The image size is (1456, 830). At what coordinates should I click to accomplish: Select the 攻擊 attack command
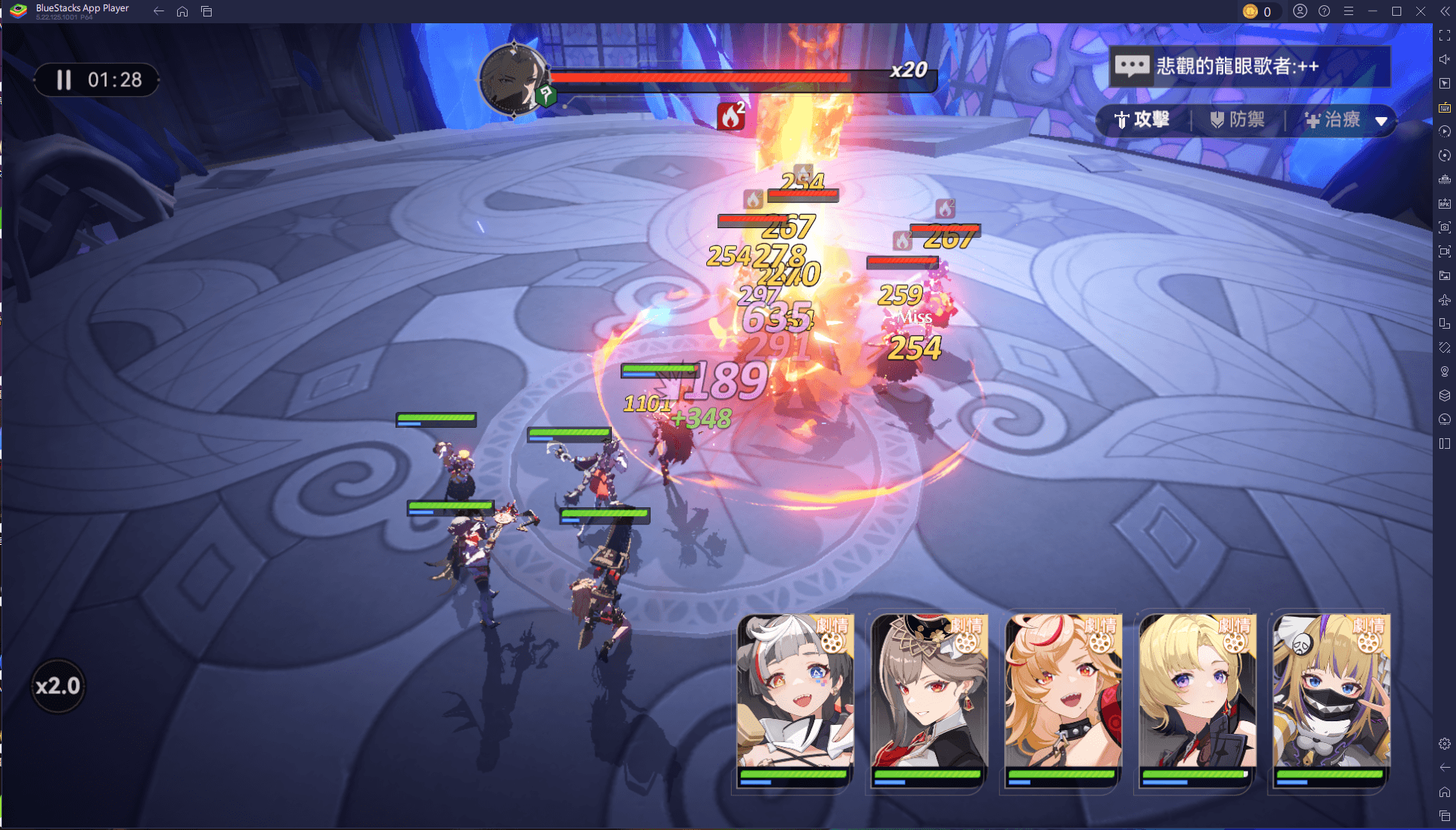coord(1142,120)
